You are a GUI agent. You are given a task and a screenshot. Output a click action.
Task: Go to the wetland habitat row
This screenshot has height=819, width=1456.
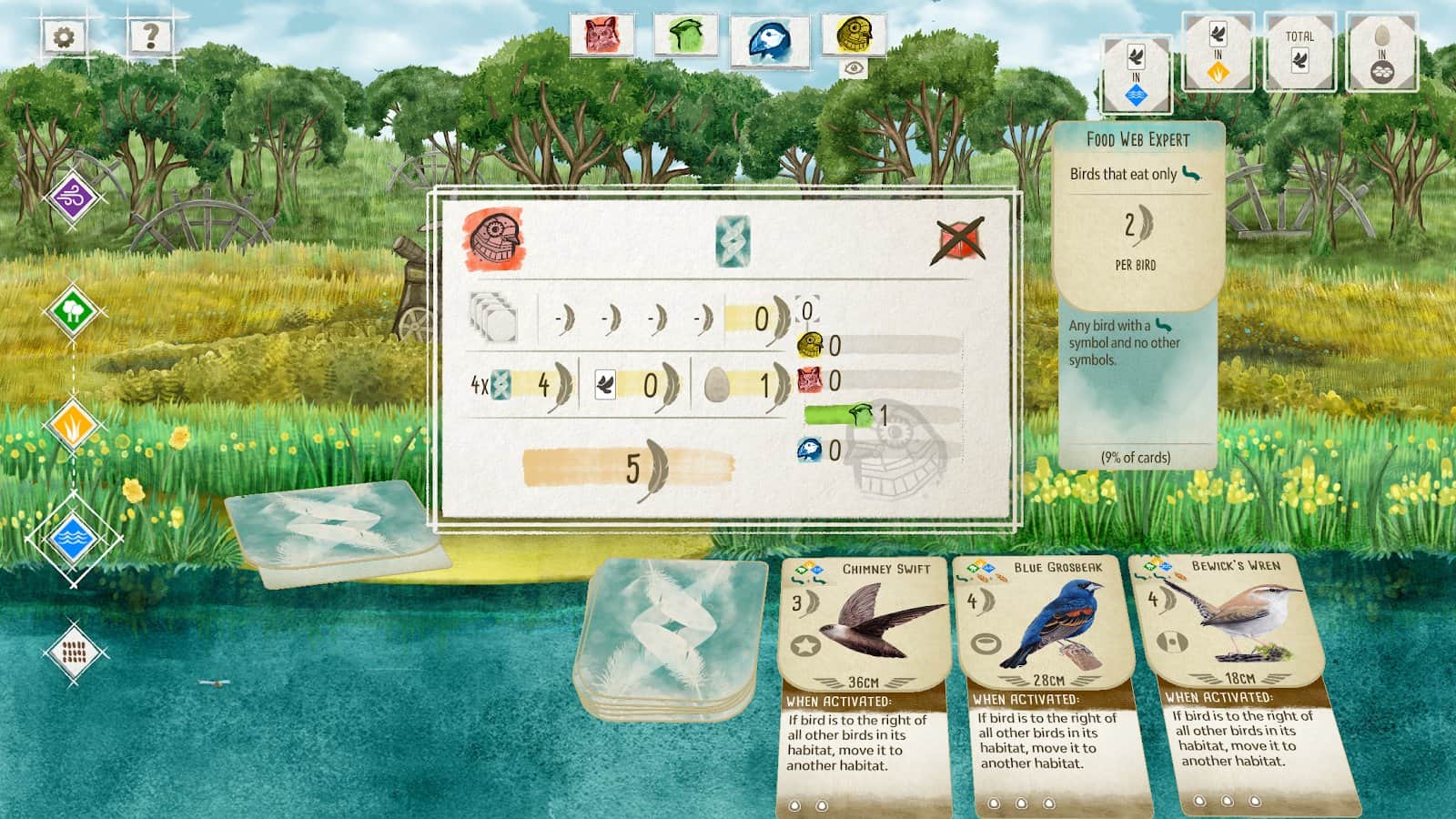click(x=73, y=539)
